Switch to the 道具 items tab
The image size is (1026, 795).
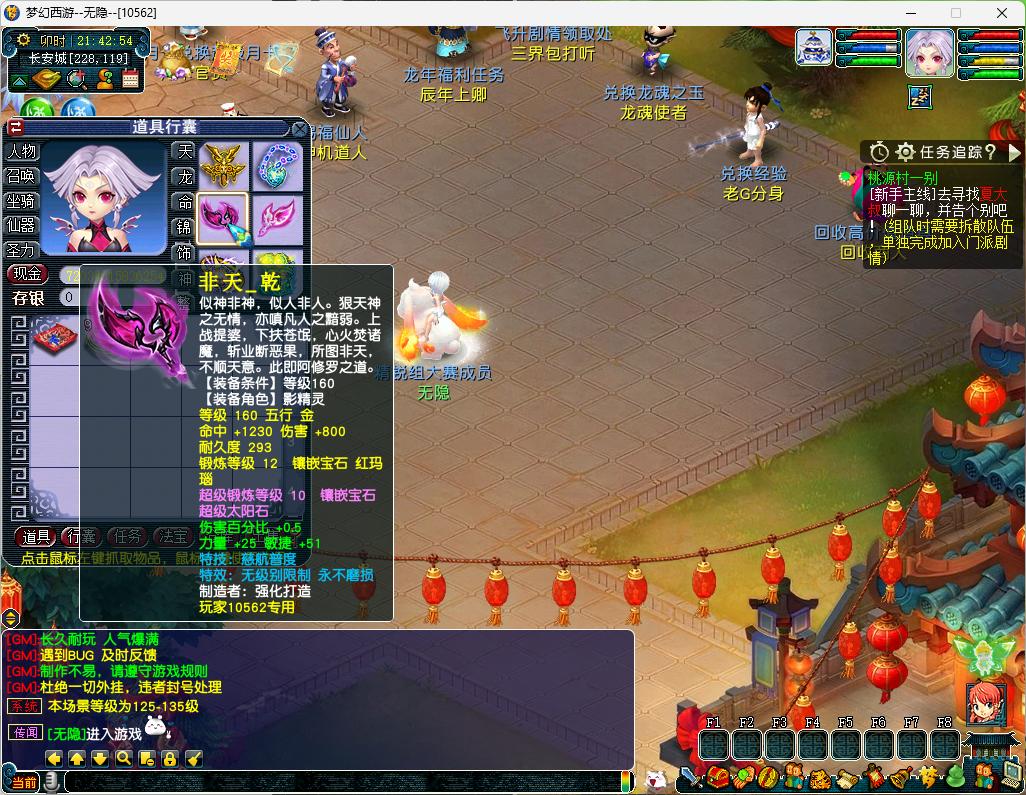click(x=36, y=537)
